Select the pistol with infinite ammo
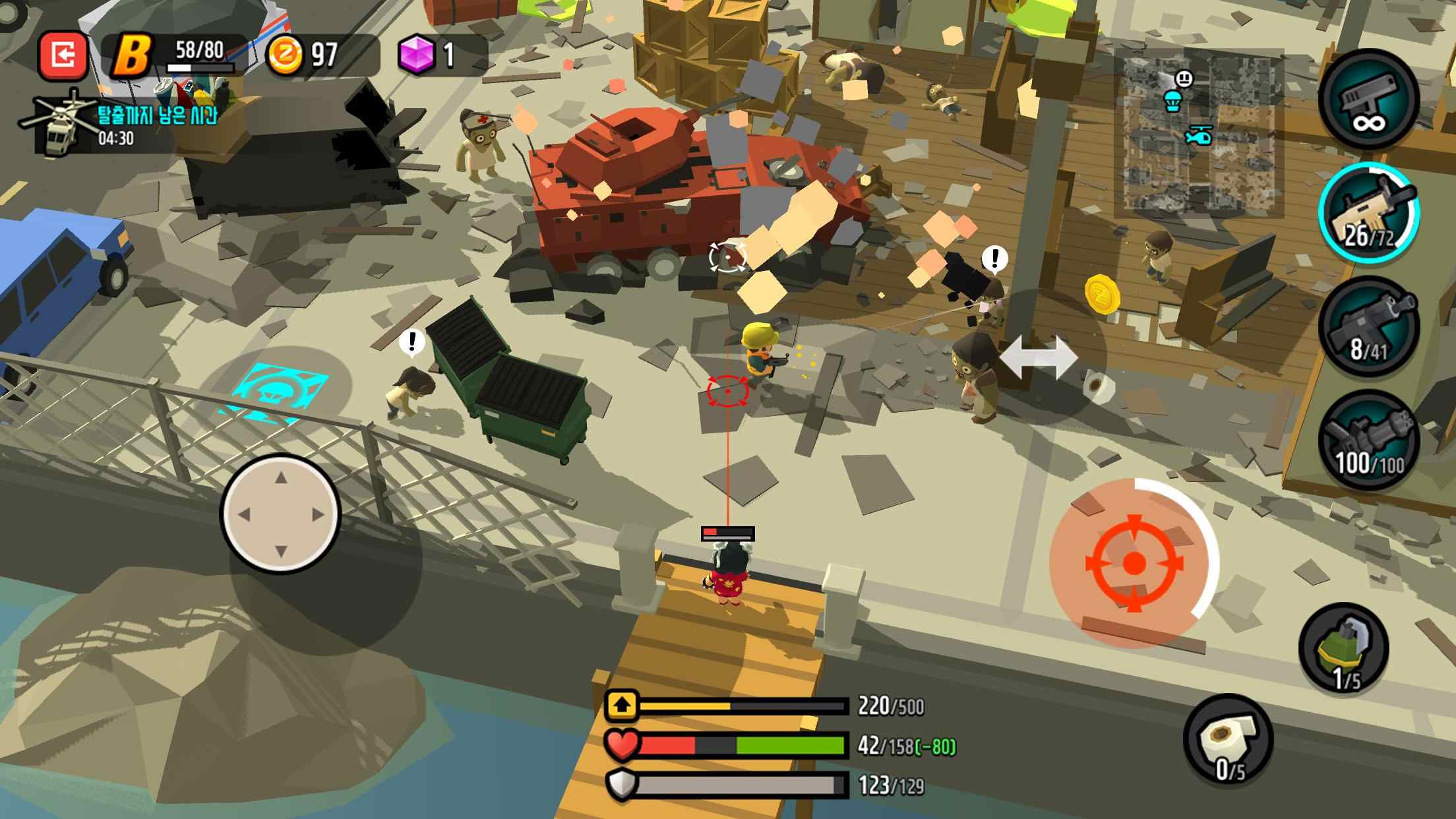1456x819 pixels. pyautogui.click(x=1369, y=98)
